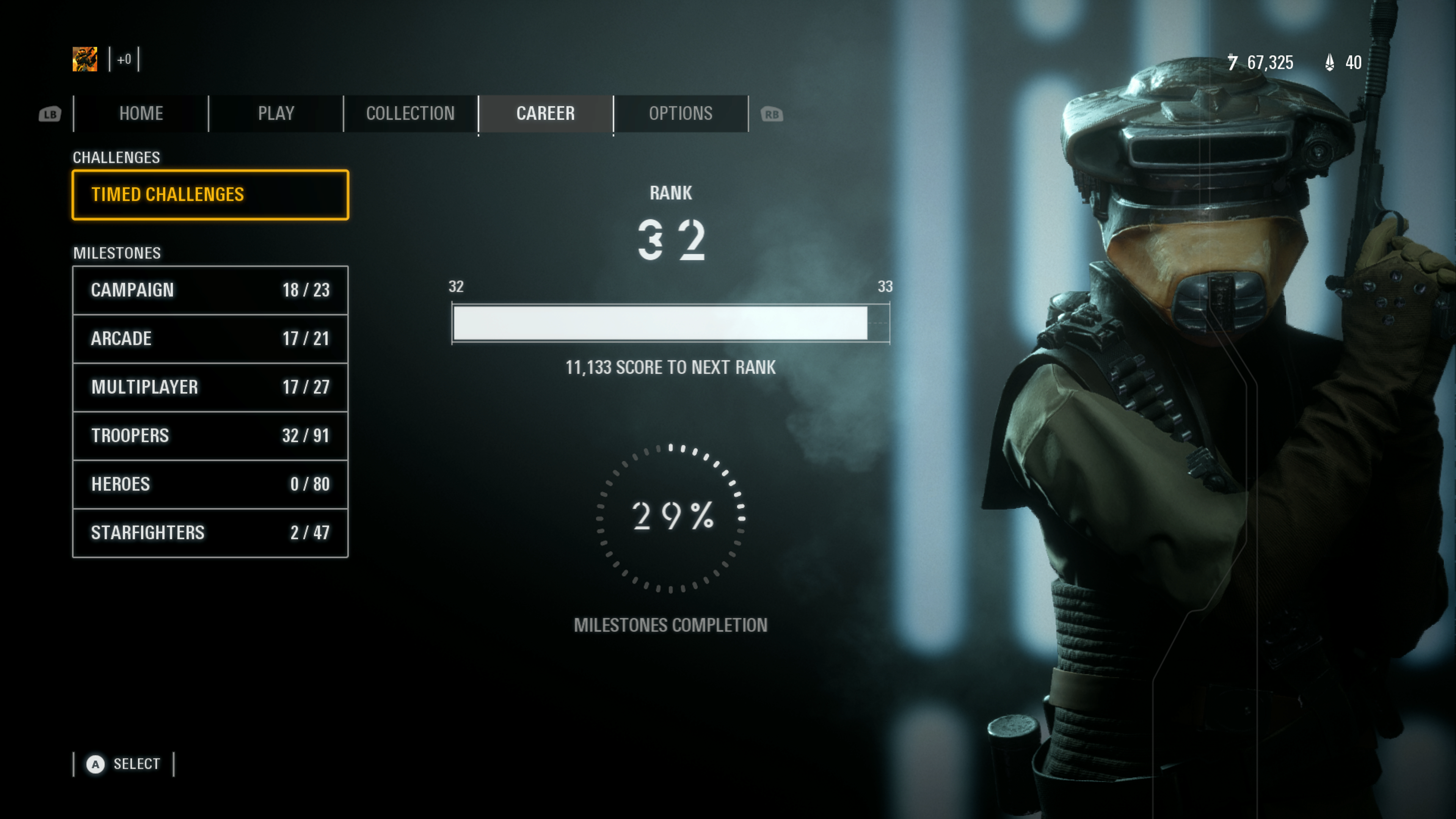Select the Heroes milestones row

pos(210,485)
